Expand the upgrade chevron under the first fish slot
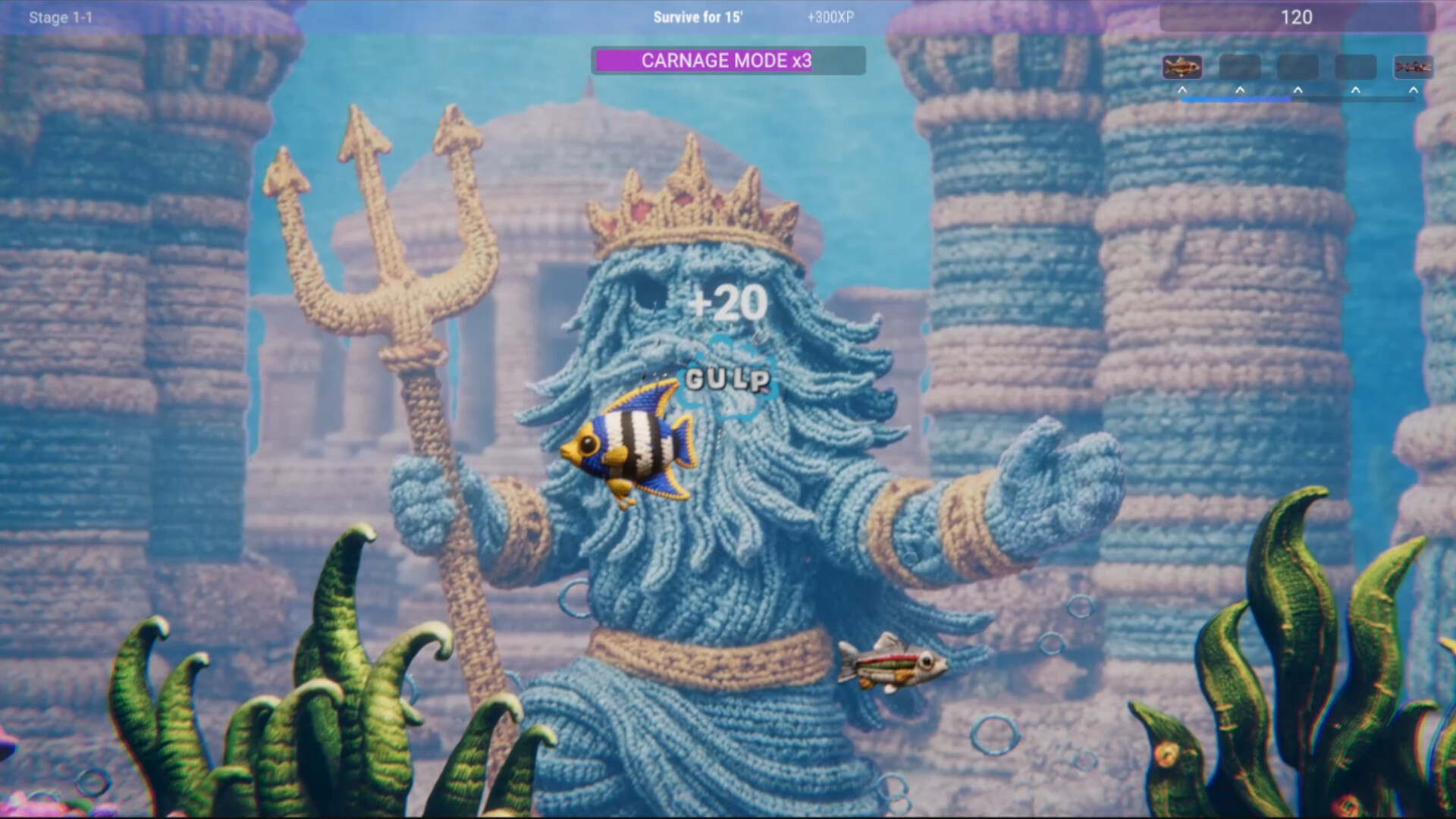1456x819 pixels. tap(1181, 89)
